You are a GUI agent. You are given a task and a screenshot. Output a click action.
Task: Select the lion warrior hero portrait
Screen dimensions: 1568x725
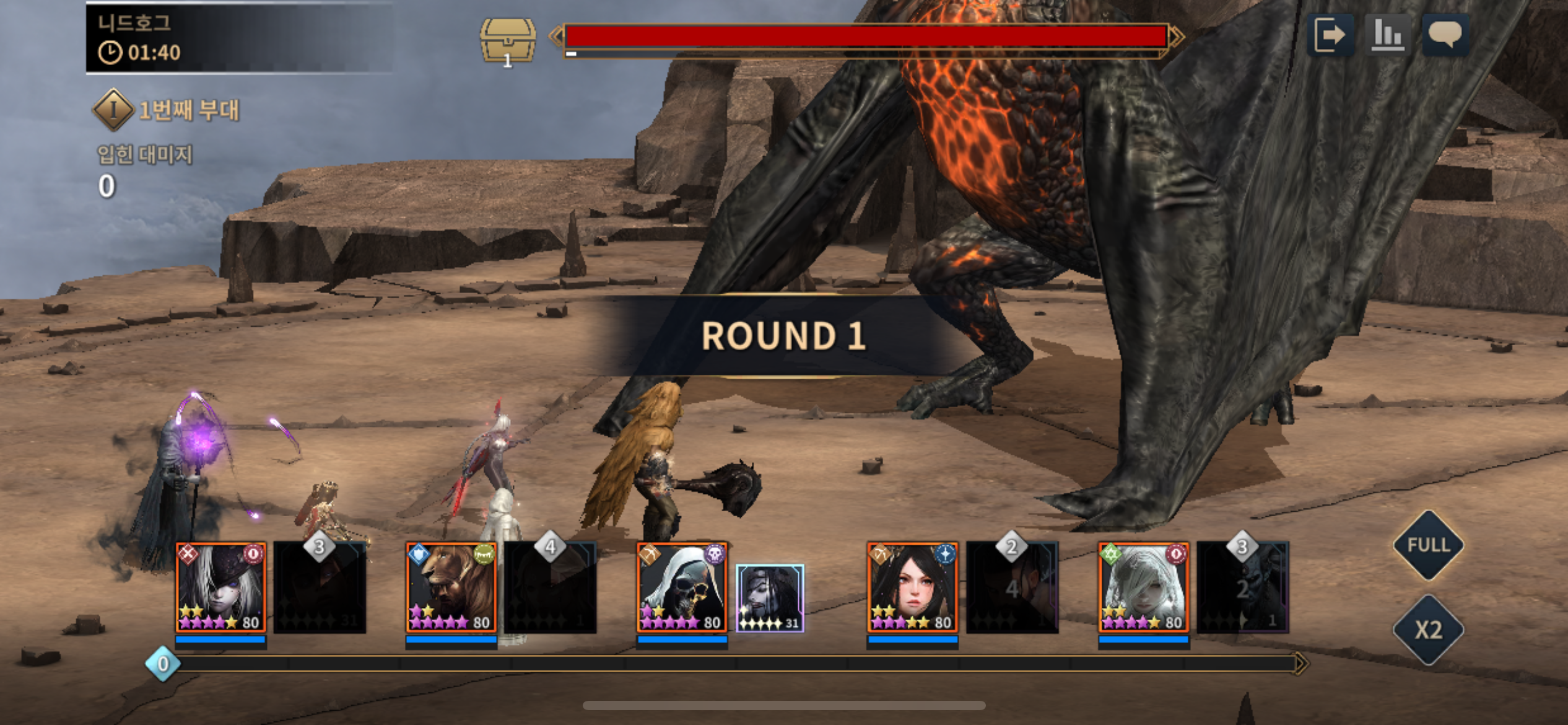point(451,587)
